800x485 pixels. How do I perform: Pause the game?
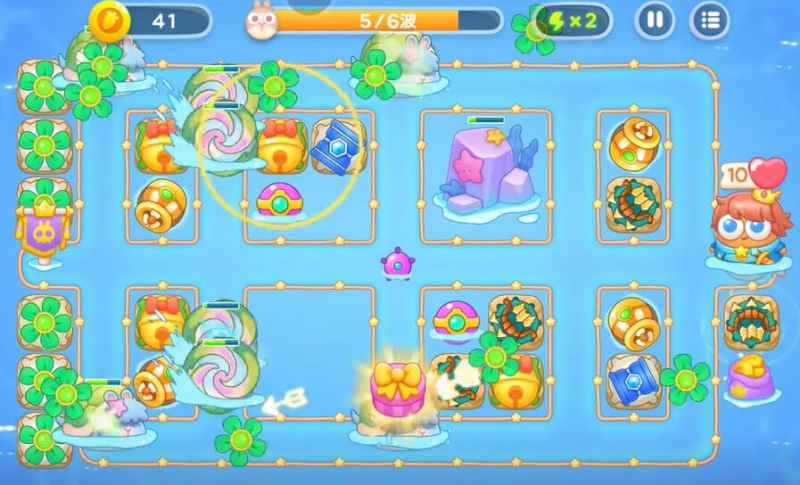pos(655,19)
